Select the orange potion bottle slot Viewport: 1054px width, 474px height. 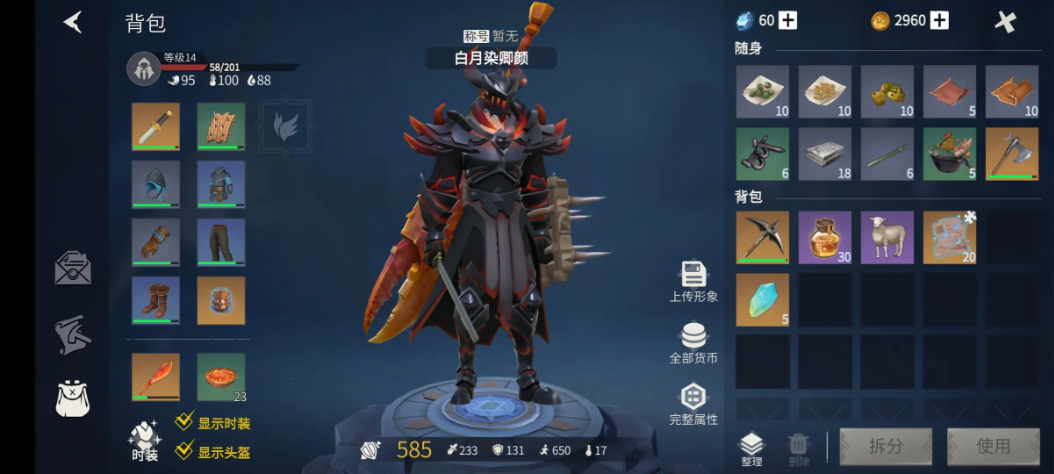tap(825, 237)
